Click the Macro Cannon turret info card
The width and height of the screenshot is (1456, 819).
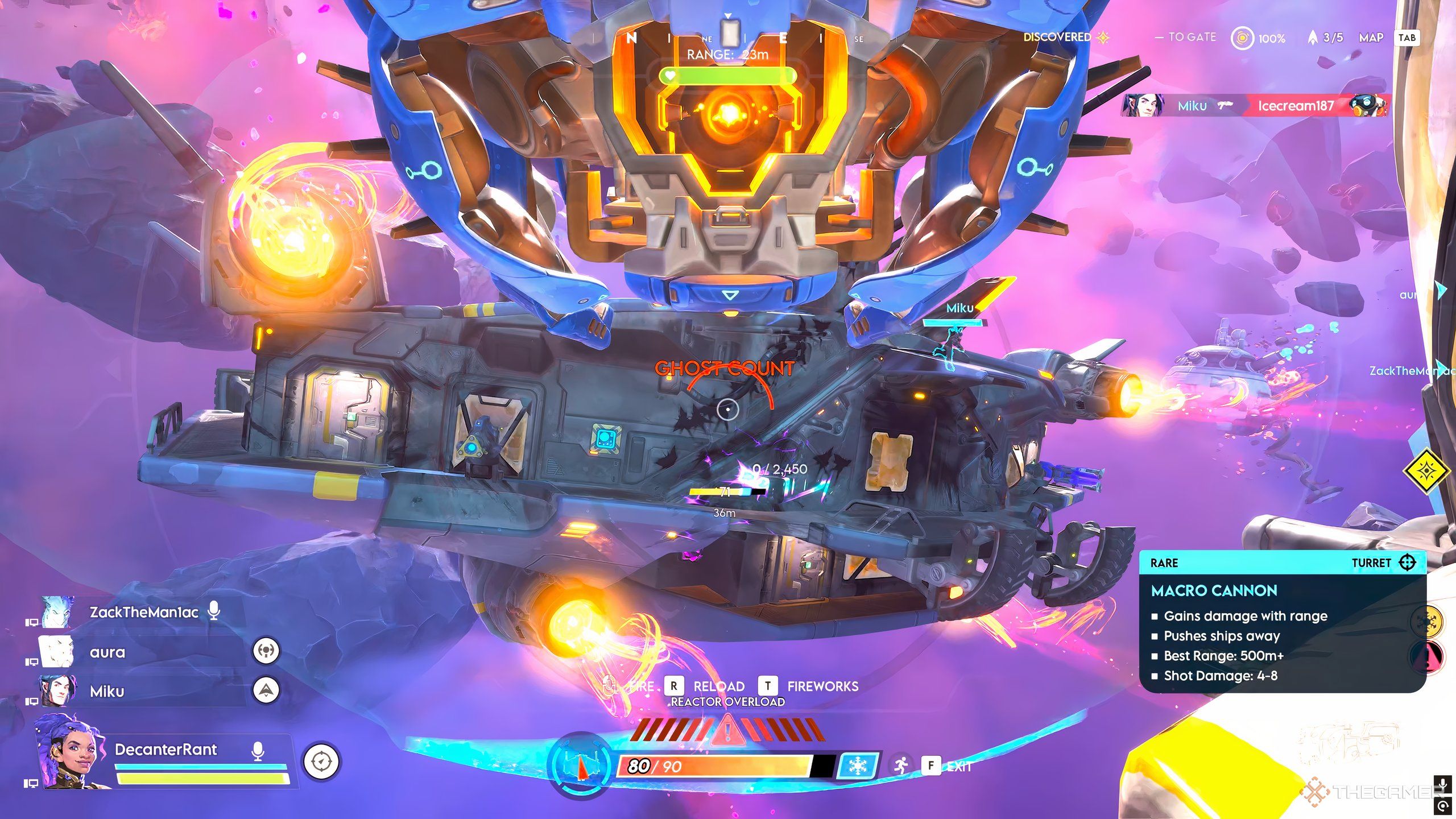1282,622
